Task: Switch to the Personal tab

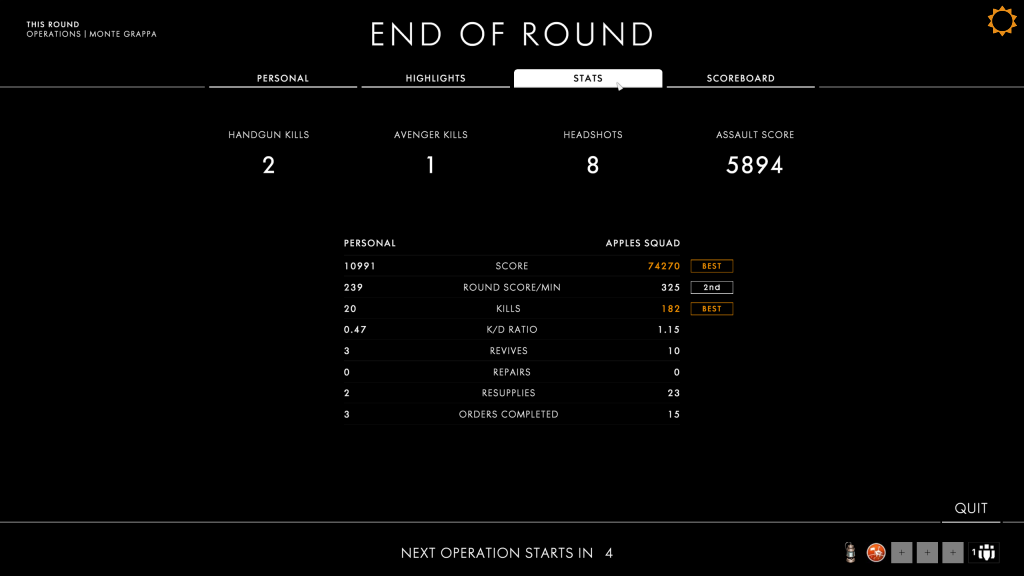Action: pos(283,78)
